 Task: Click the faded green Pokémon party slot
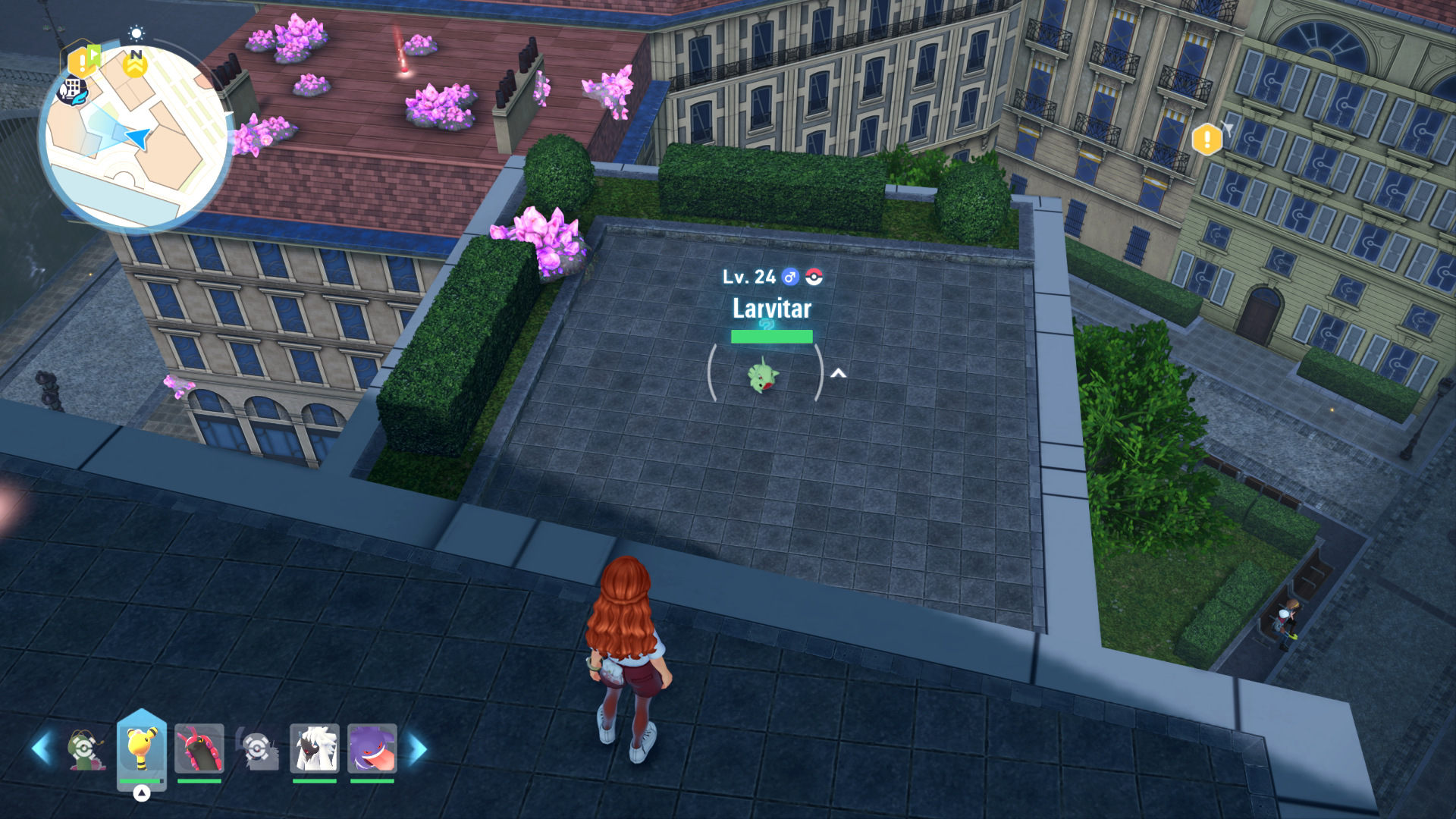(83, 748)
